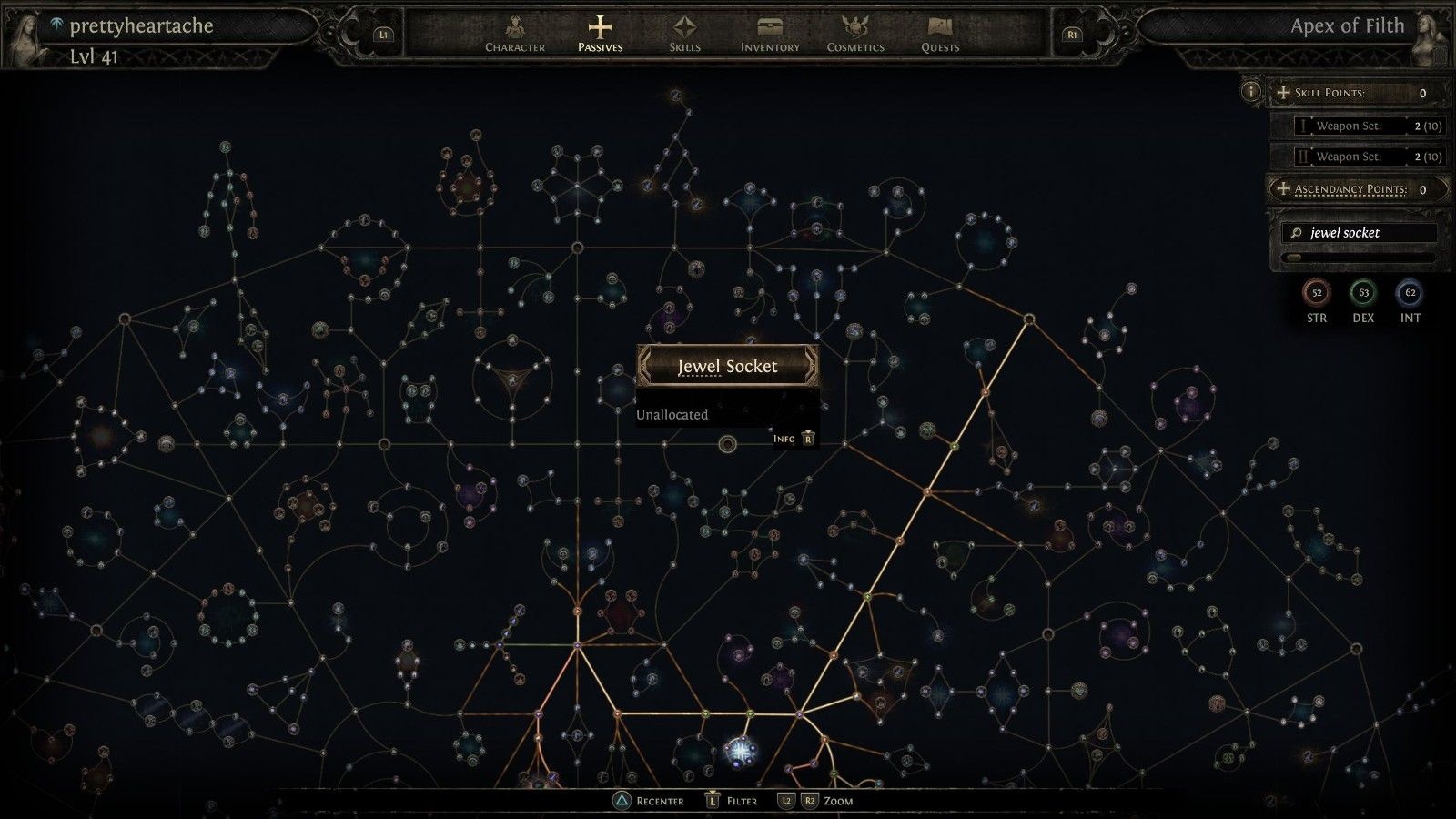Go to the Cosmetics tab
1456x819 pixels.
854,34
